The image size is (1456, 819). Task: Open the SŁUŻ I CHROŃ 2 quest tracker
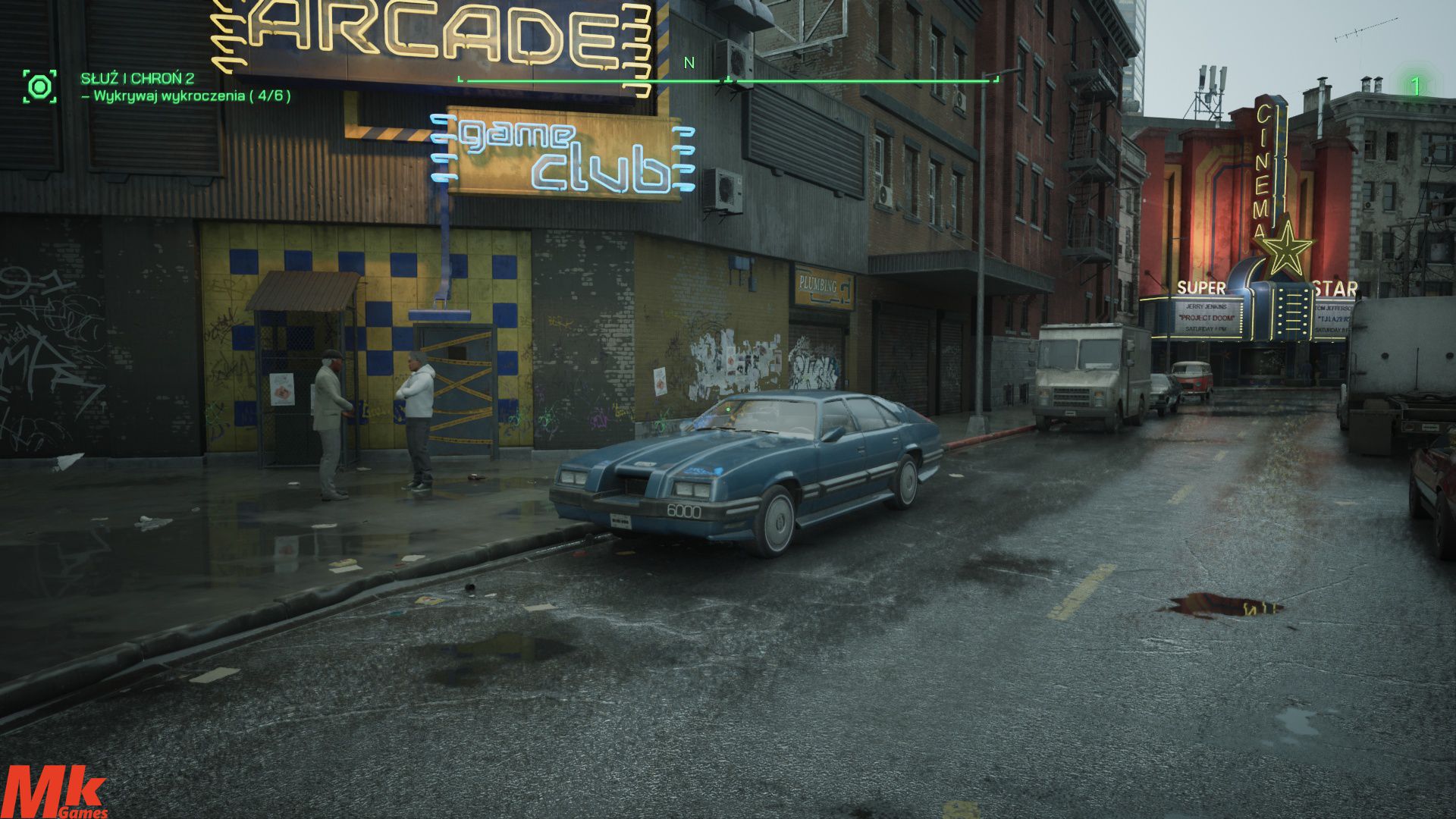137,78
